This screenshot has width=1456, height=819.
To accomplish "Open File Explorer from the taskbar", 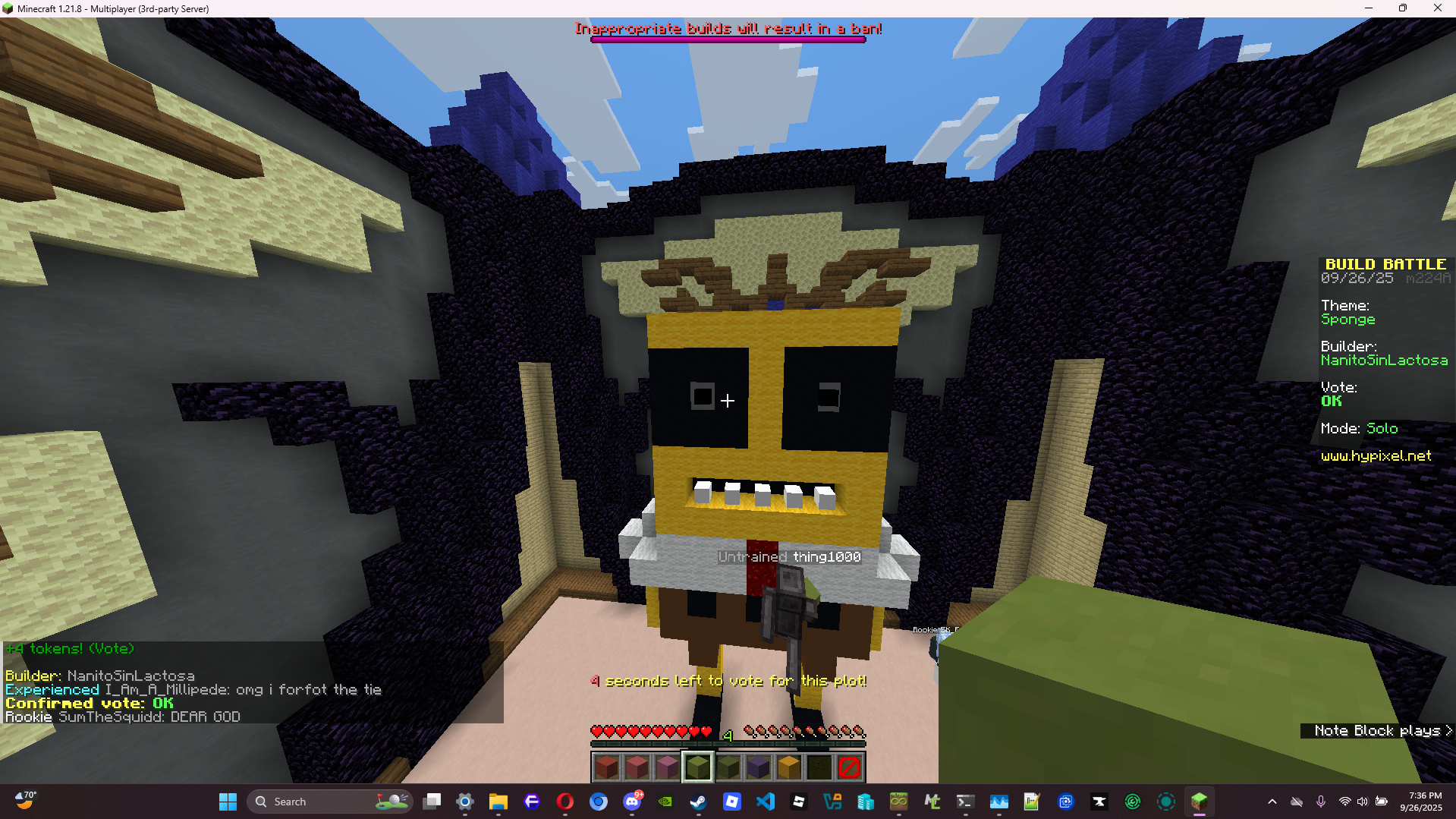I will [498, 802].
